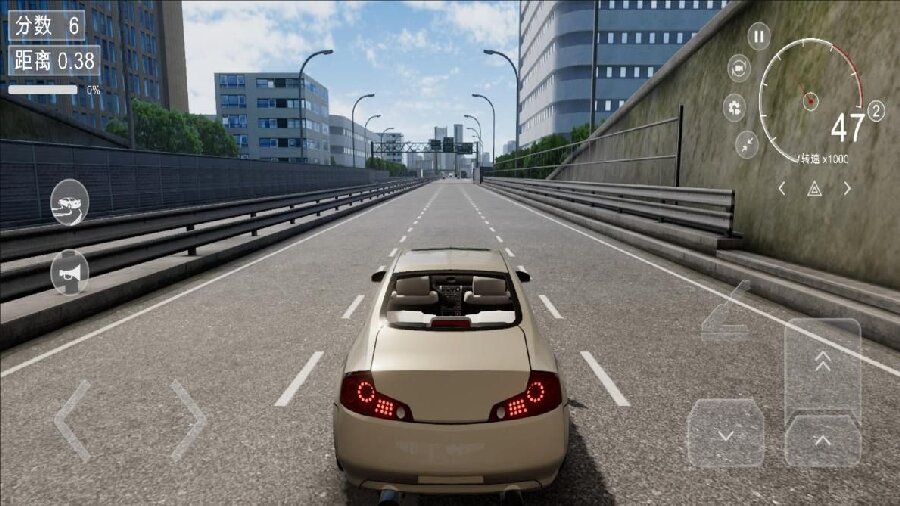Honk the horn button
Screen dimensions: 900x506
click(69, 271)
